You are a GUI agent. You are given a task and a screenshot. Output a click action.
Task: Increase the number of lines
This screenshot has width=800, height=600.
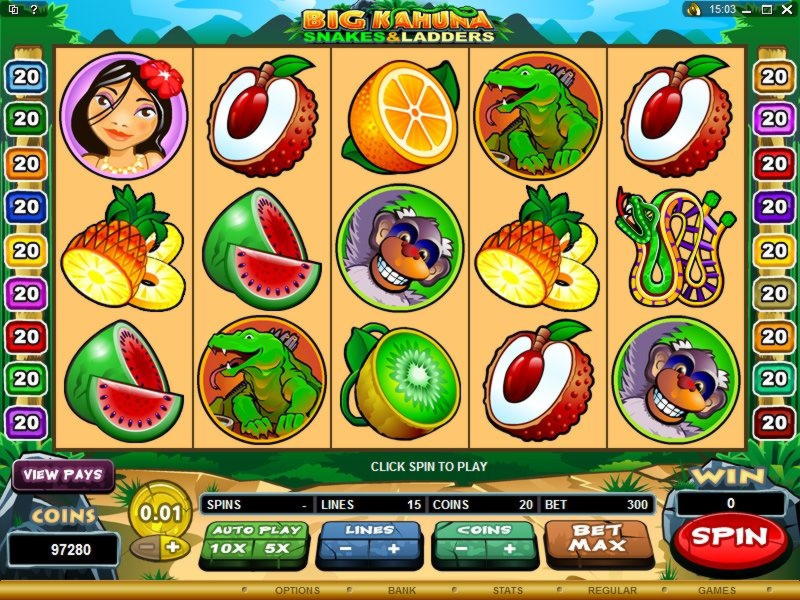pyautogui.click(x=393, y=548)
